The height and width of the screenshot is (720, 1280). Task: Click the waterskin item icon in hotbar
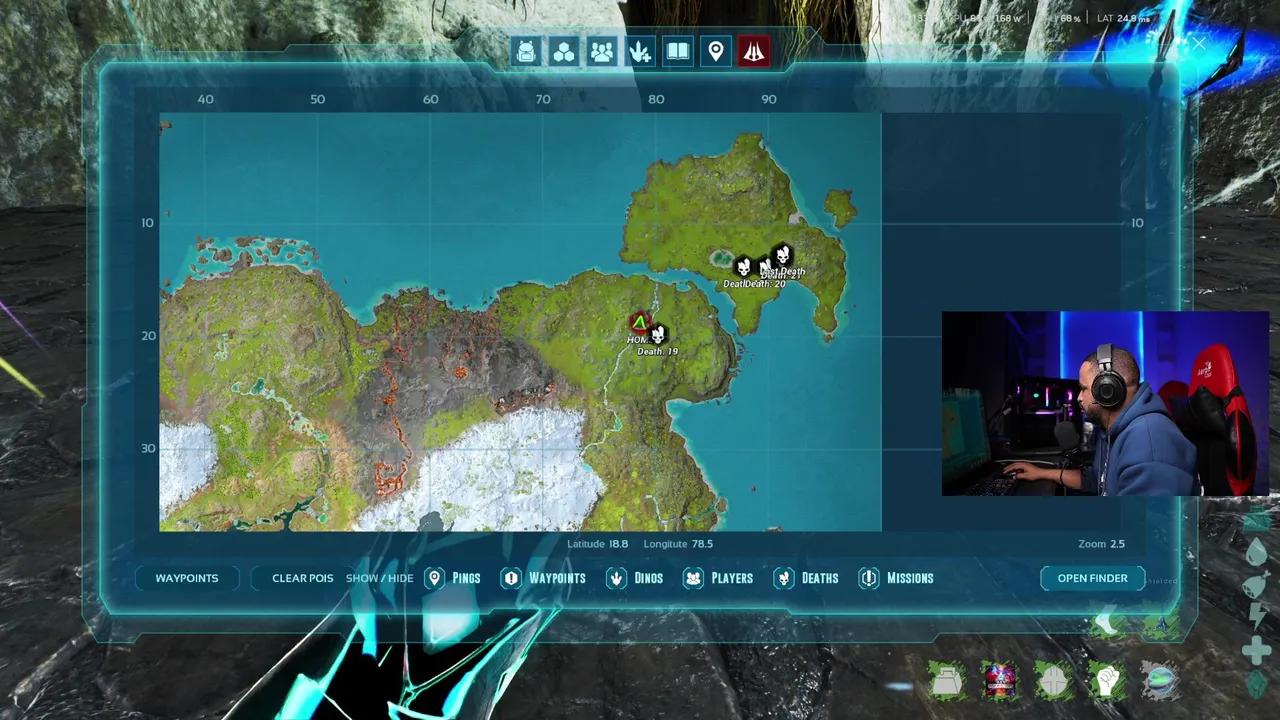coord(948,680)
